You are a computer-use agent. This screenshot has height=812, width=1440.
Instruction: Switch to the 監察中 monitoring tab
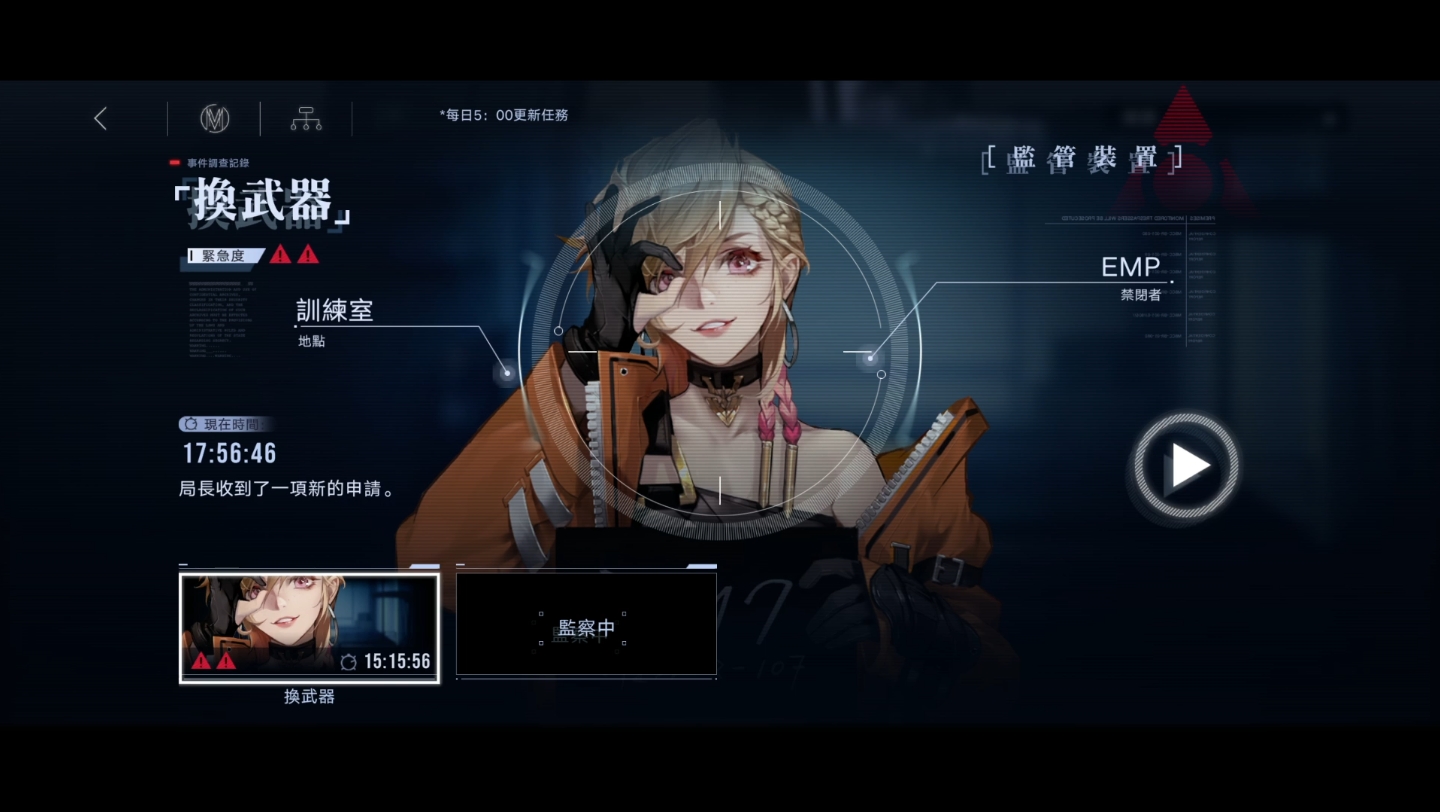pyautogui.click(x=586, y=624)
